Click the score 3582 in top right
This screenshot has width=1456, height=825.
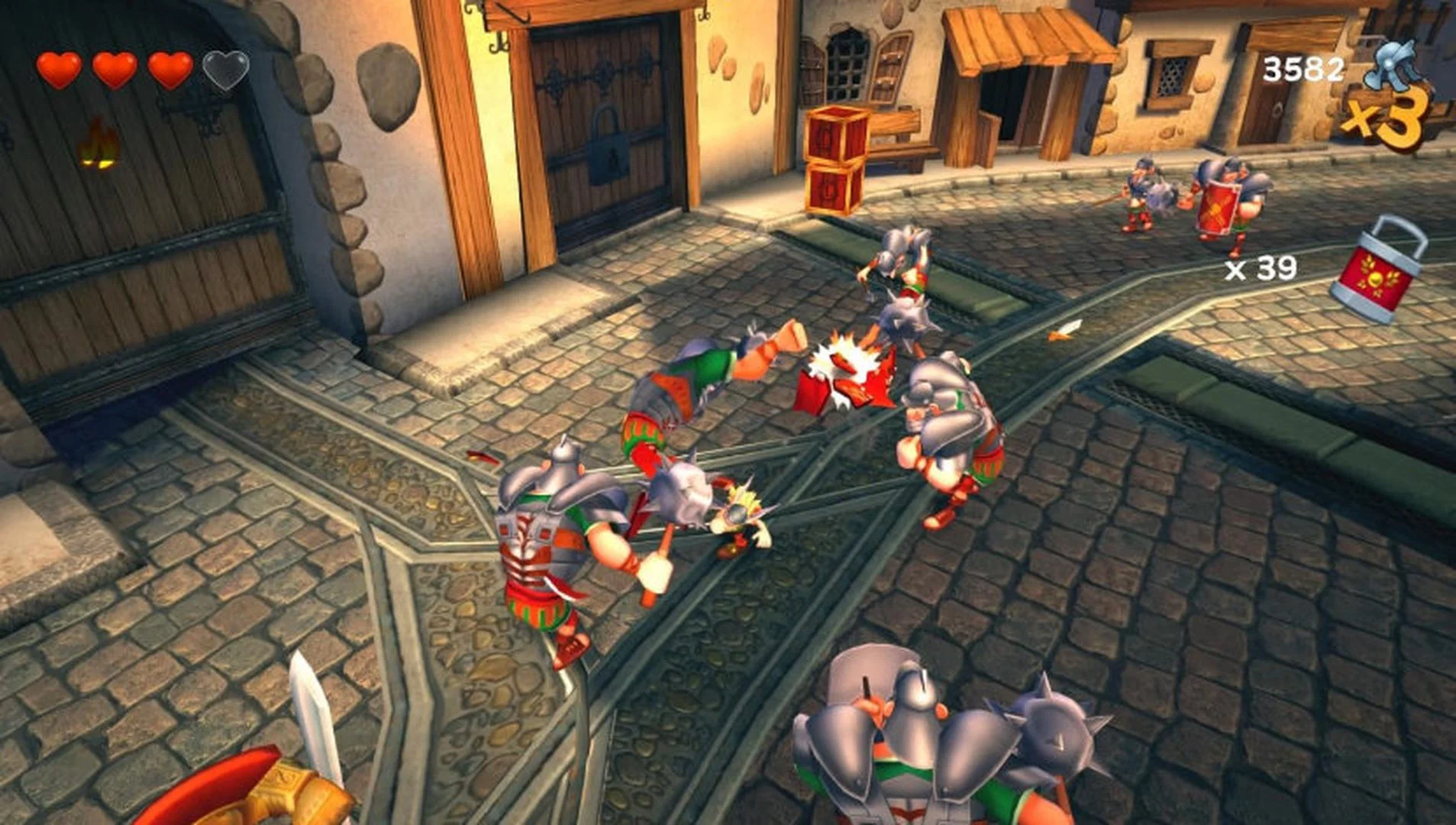click(1302, 69)
